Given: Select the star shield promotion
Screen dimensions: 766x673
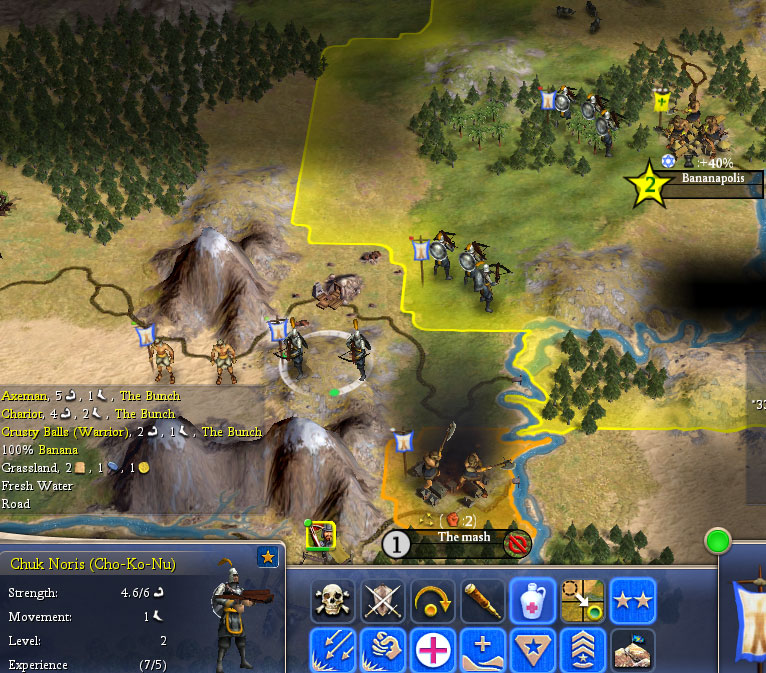Looking at the screenshot, I should click(533, 649).
